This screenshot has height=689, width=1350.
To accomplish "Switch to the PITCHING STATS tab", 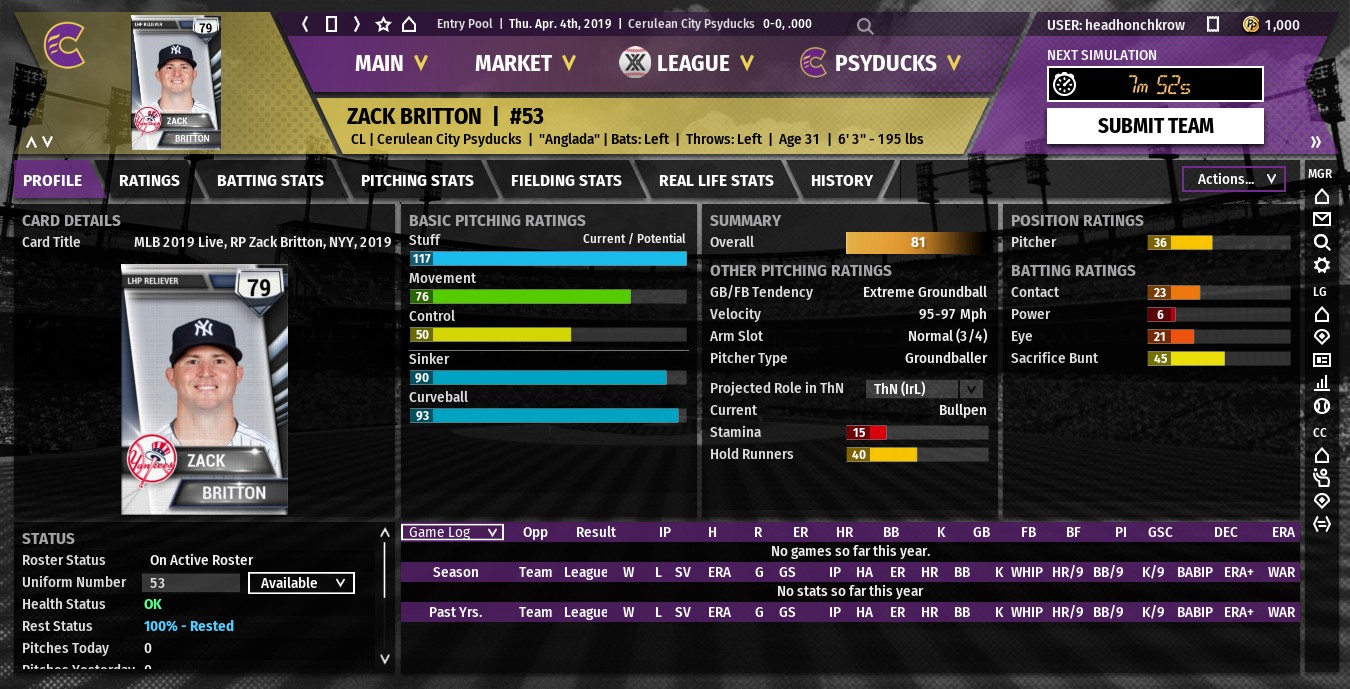I will pos(417,181).
